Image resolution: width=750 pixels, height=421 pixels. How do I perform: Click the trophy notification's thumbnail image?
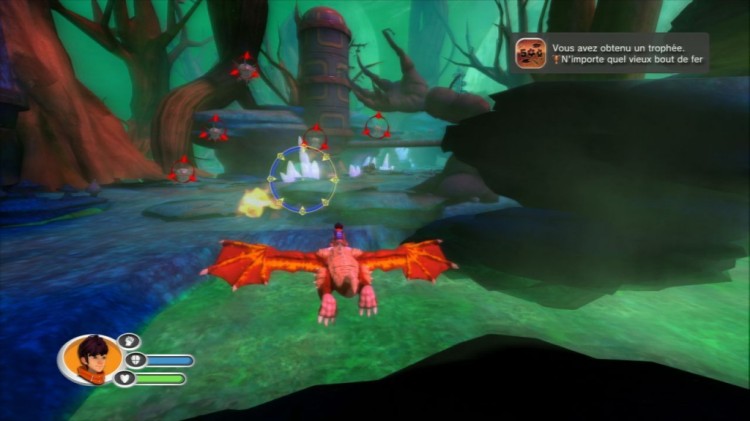(531, 53)
